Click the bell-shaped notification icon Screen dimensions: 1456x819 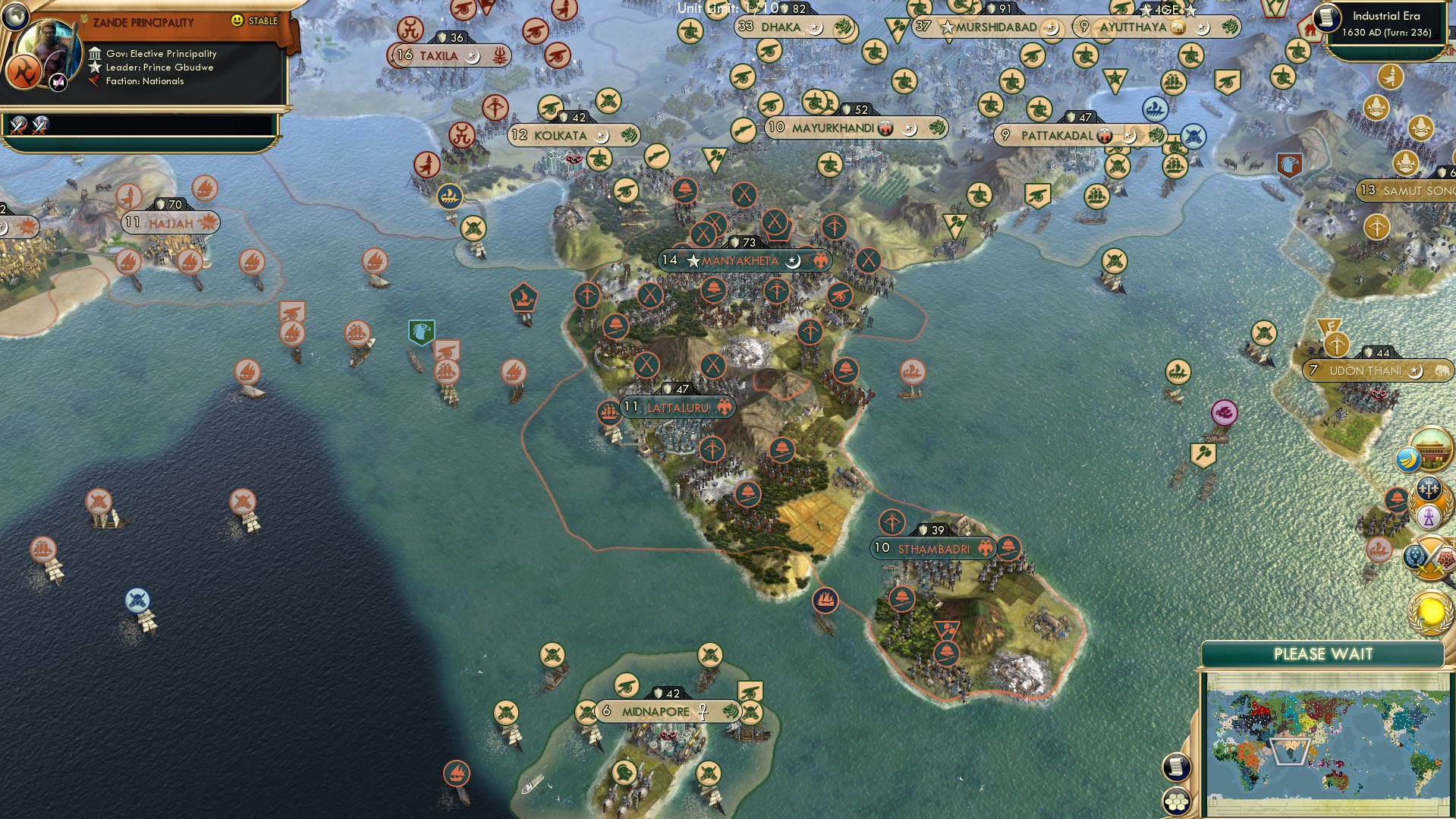click(x=1395, y=498)
